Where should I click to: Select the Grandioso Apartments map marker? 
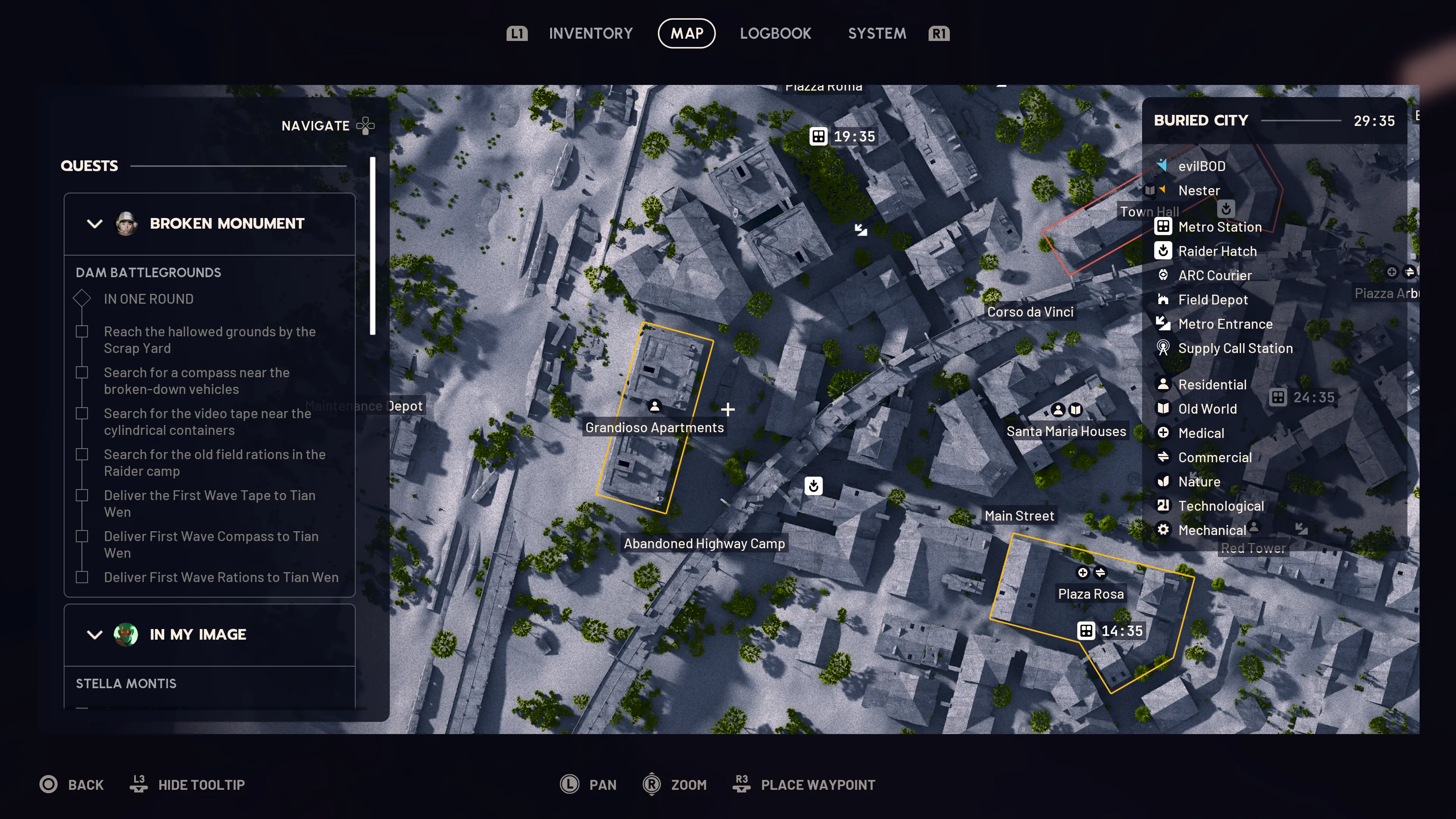pyautogui.click(x=654, y=406)
